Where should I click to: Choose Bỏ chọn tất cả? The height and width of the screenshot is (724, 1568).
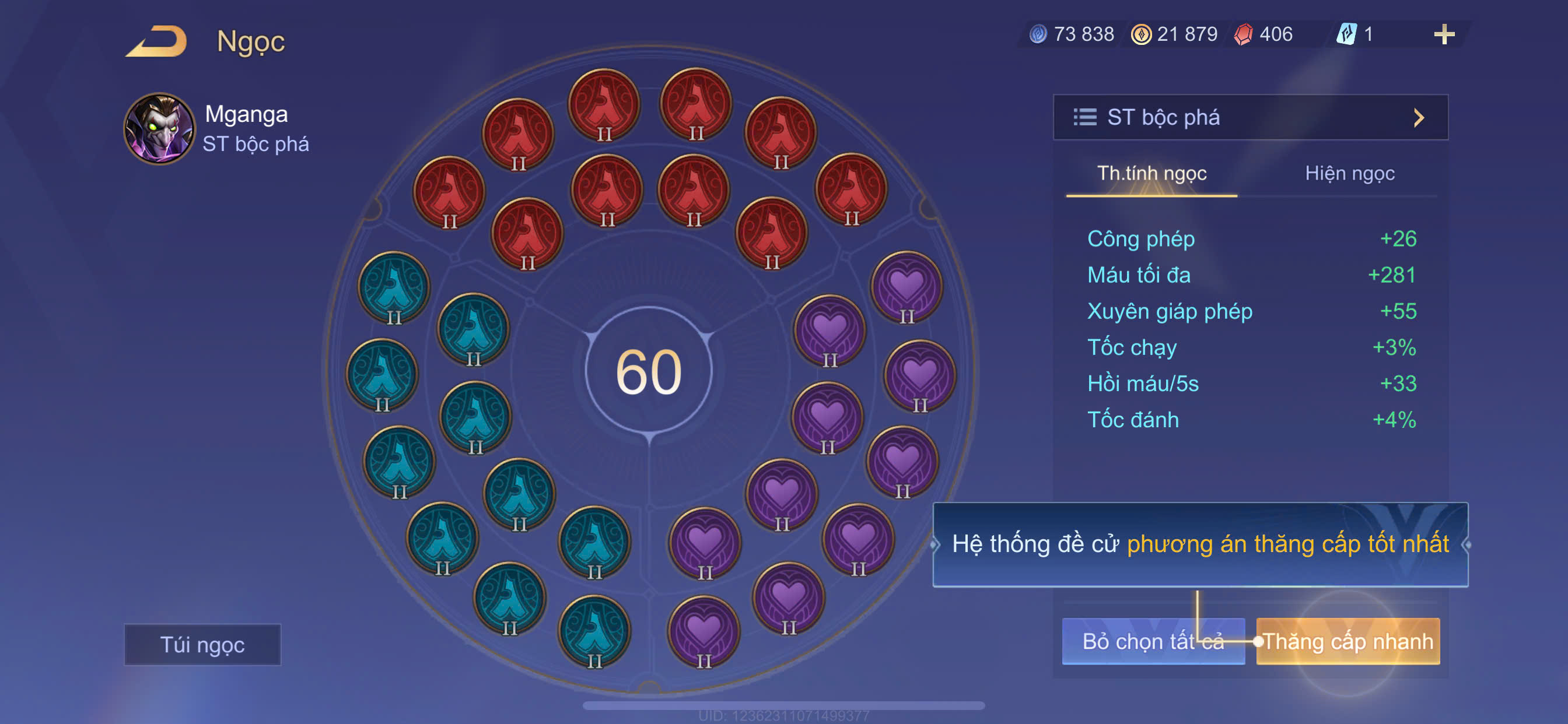coord(1152,641)
